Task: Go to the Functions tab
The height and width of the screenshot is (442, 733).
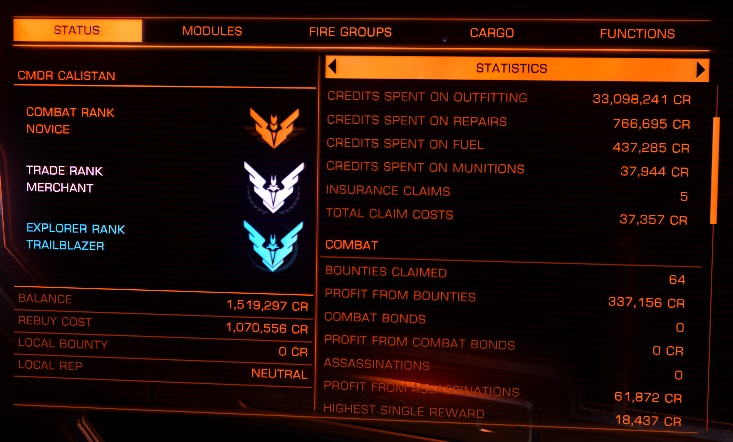Action: tap(637, 33)
